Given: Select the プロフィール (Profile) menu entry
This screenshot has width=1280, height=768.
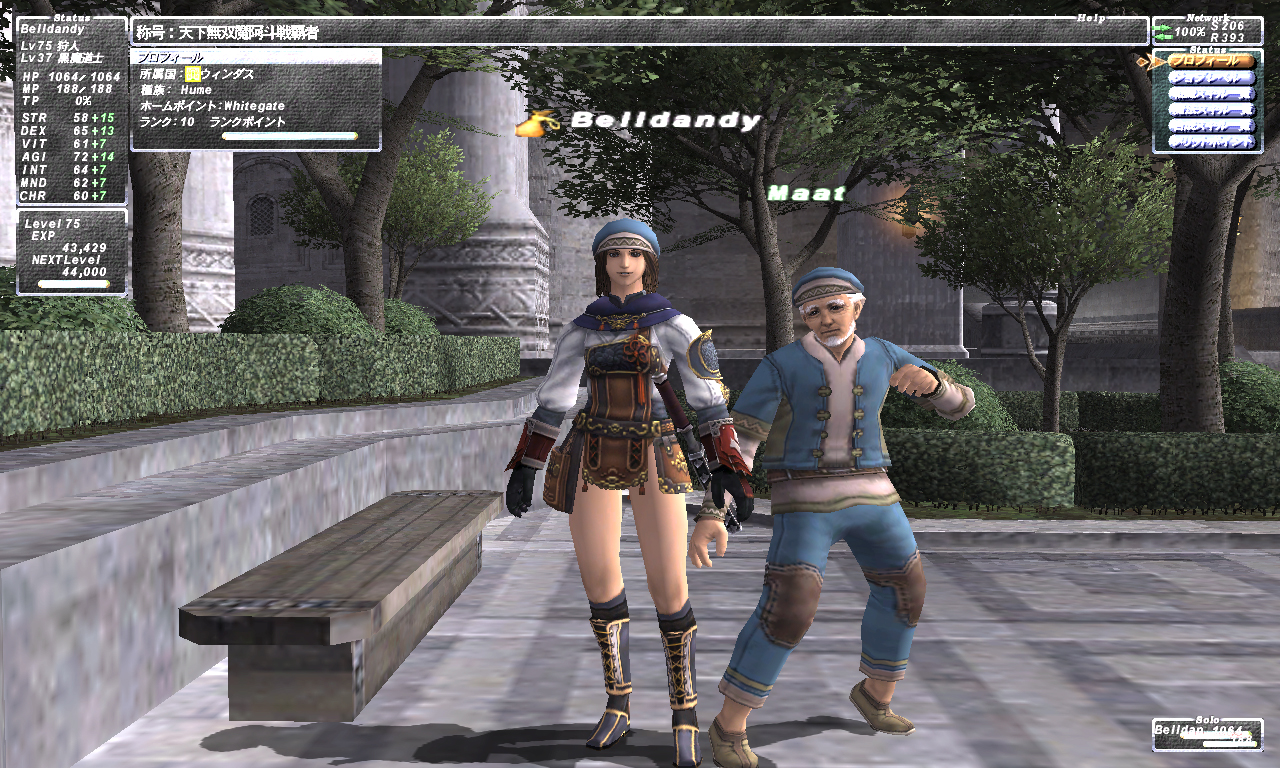Looking at the screenshot, I should (1211, 61).
